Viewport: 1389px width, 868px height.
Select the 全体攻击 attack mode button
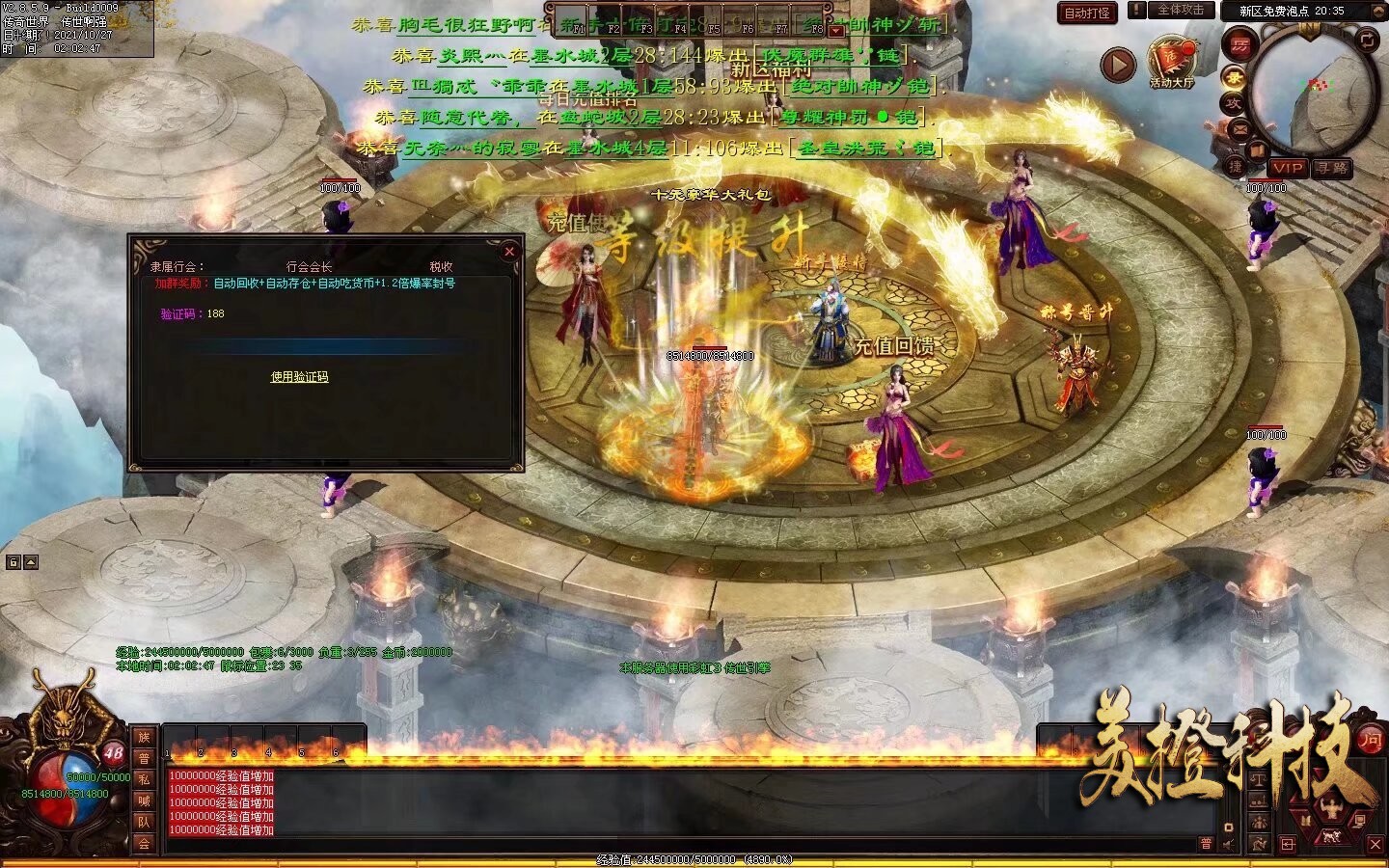pyautogui.click(x=1180, y=11)
